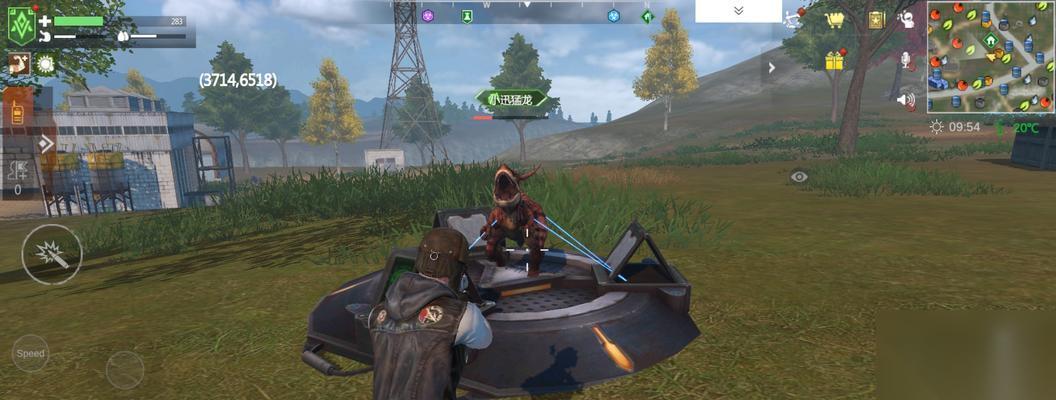Open the character wave emote icon
Viewport: 1056px width, 400px height.
pyautogui.click(x=906, y=20)
